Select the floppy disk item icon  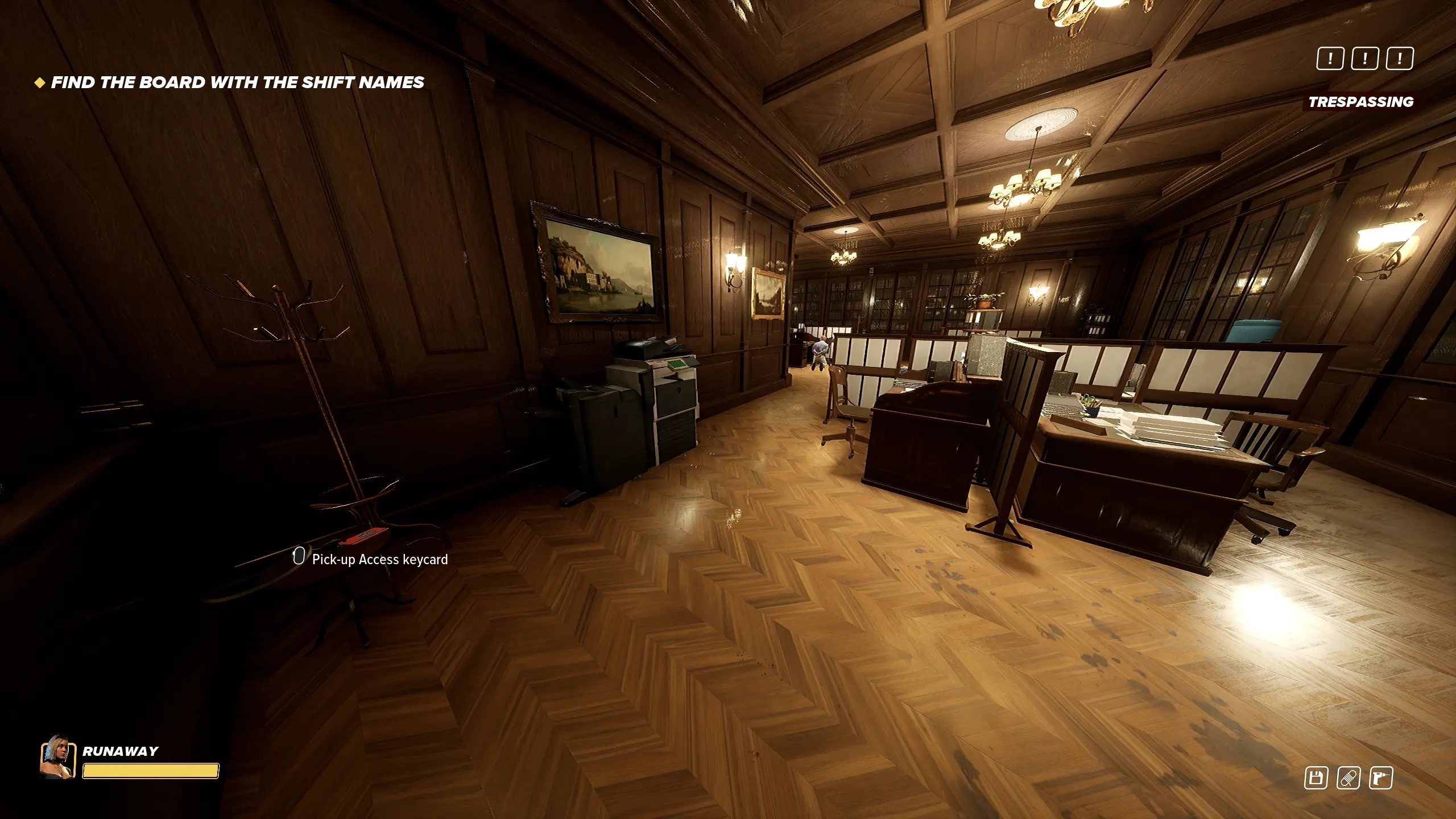[x=1316, y=777]
